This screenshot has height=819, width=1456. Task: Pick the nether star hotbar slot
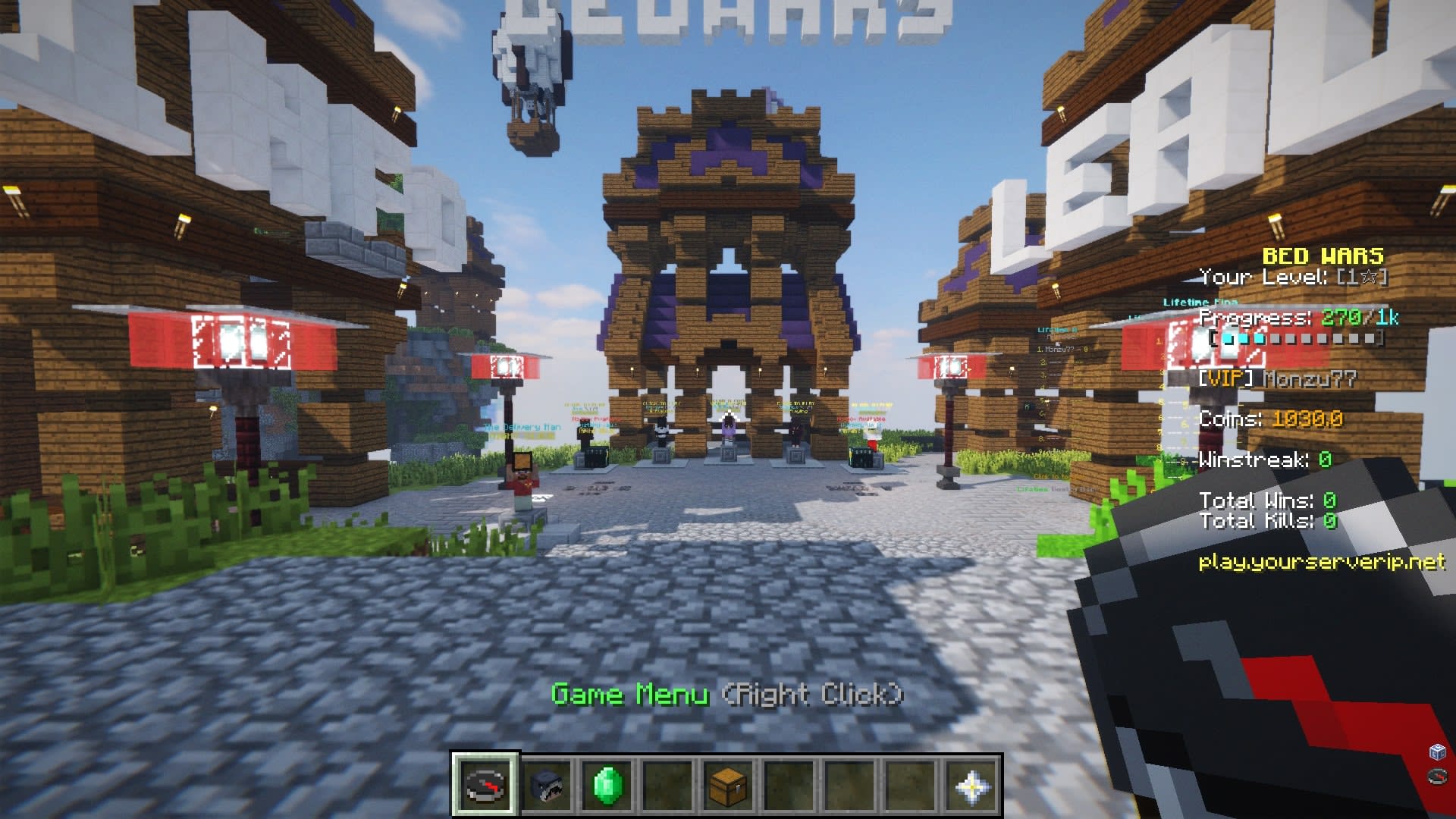coord(971,785)
